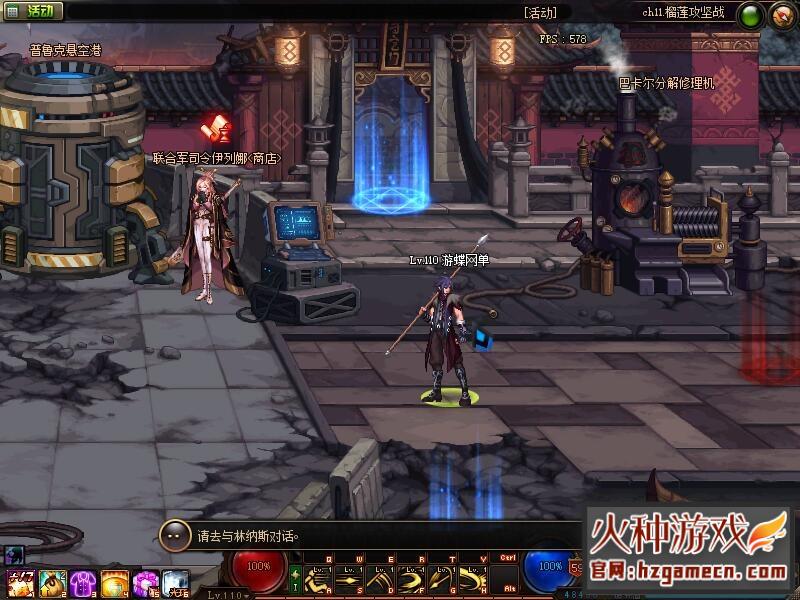
Task: Activate the crescent slash skill on F
Action: click(x=410, y=580)
